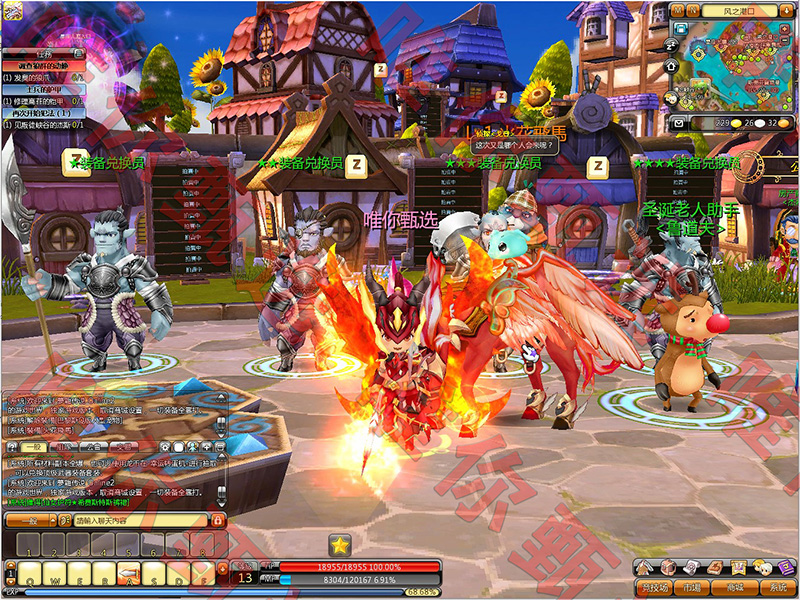Open the mail envelope icon
The width and height of the screenshot is (800, 600).
[x=680, y=123]
